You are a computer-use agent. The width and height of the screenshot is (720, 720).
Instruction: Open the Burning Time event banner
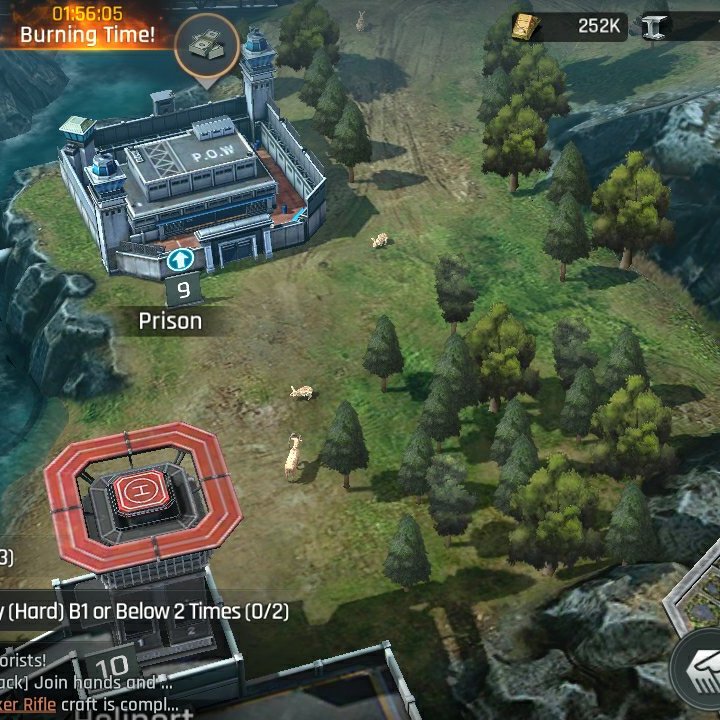tap(87, 26)
